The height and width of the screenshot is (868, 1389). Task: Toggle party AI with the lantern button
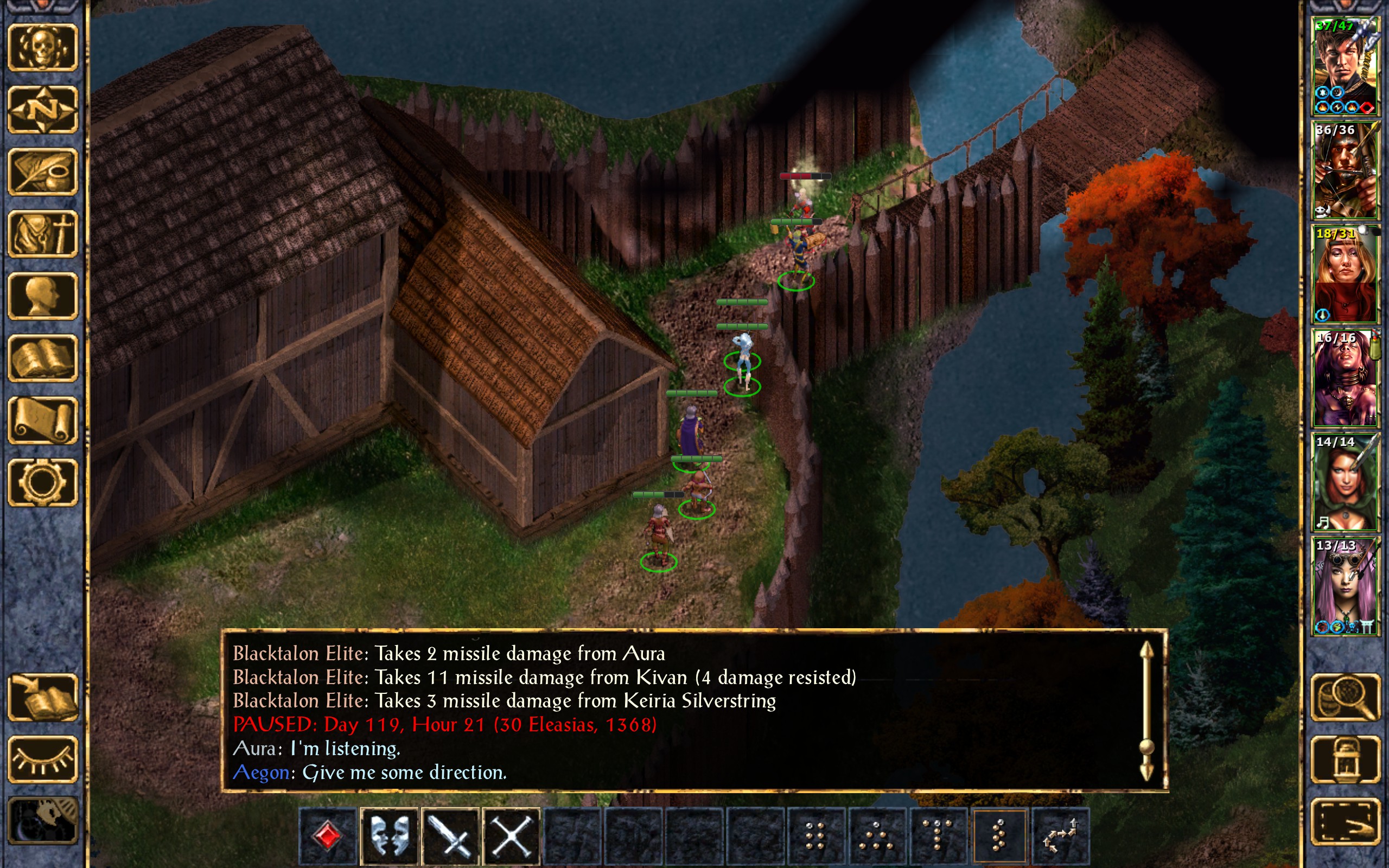click(1346, 759)
